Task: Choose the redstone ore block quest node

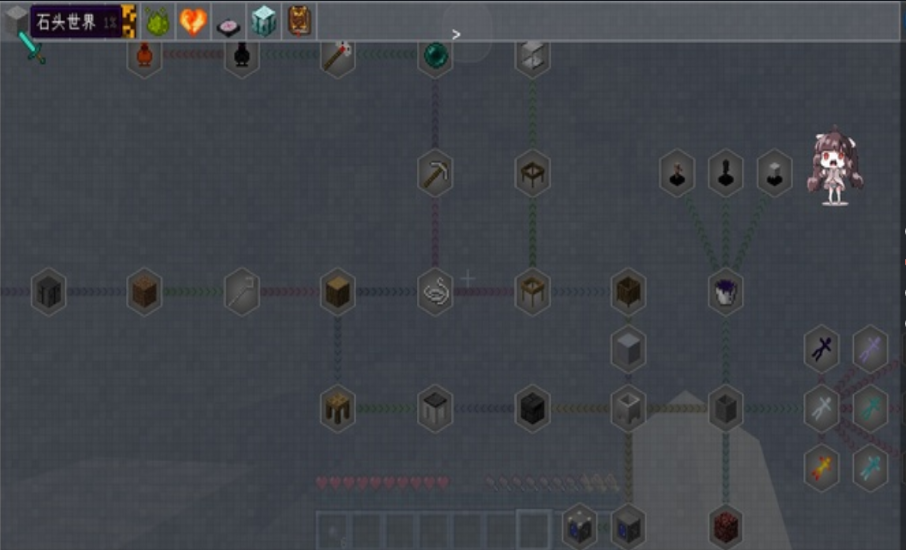Action: (725, 525)
